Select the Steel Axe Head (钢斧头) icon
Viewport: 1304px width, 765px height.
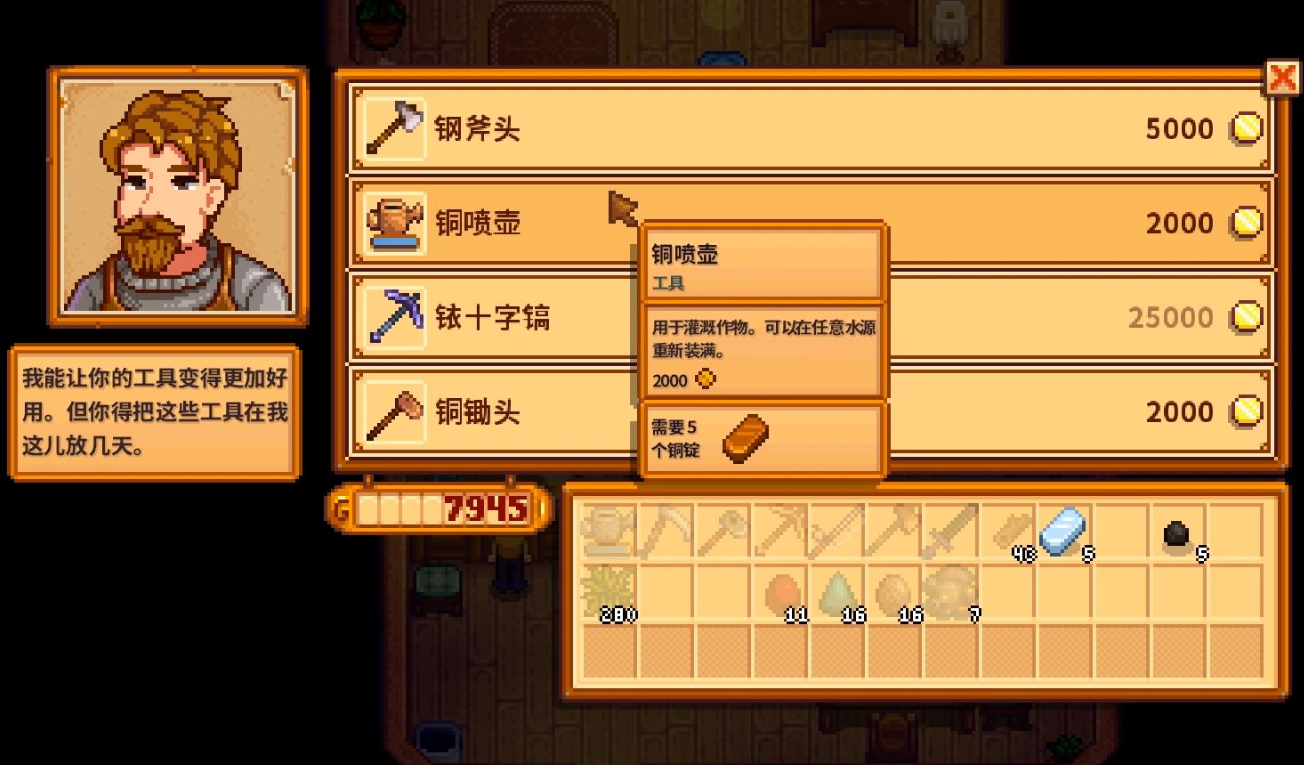[x=392, y=128]
